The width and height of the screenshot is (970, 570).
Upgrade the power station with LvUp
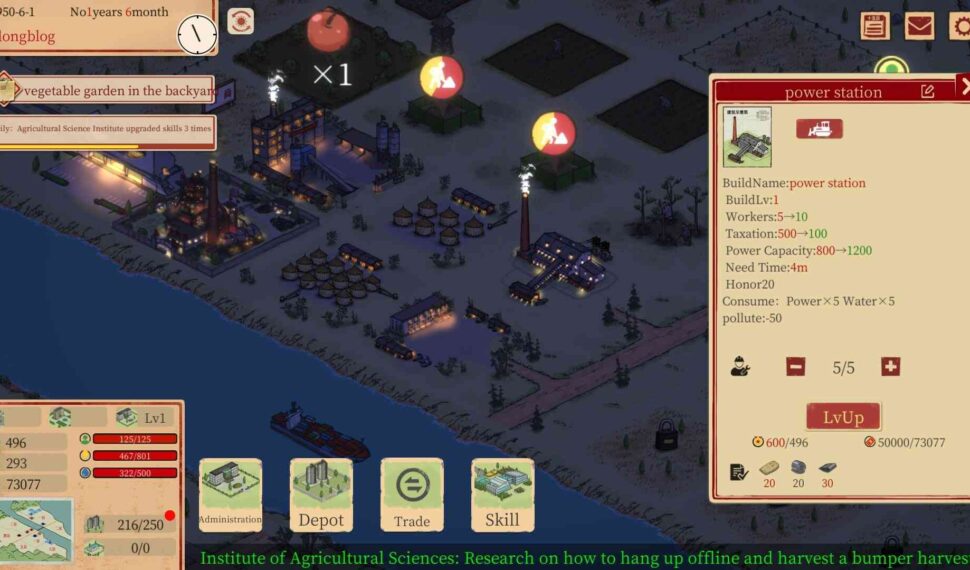pos(843,416)
